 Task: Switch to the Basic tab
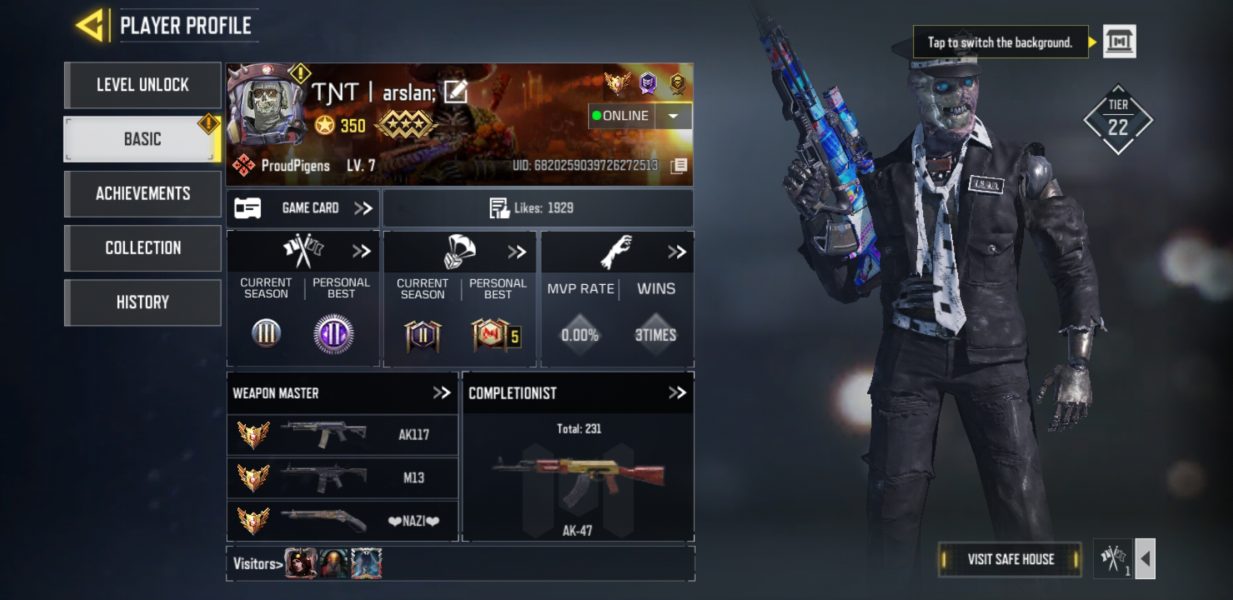tap(142, 139)
